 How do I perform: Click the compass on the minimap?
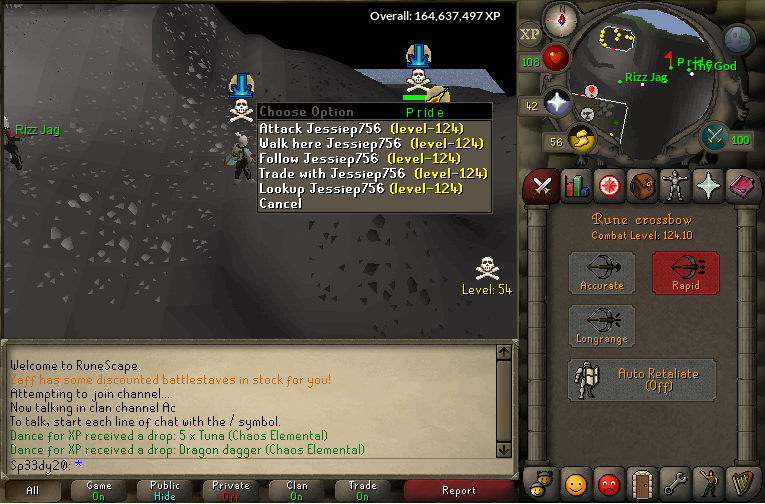(x=560, y=18)
